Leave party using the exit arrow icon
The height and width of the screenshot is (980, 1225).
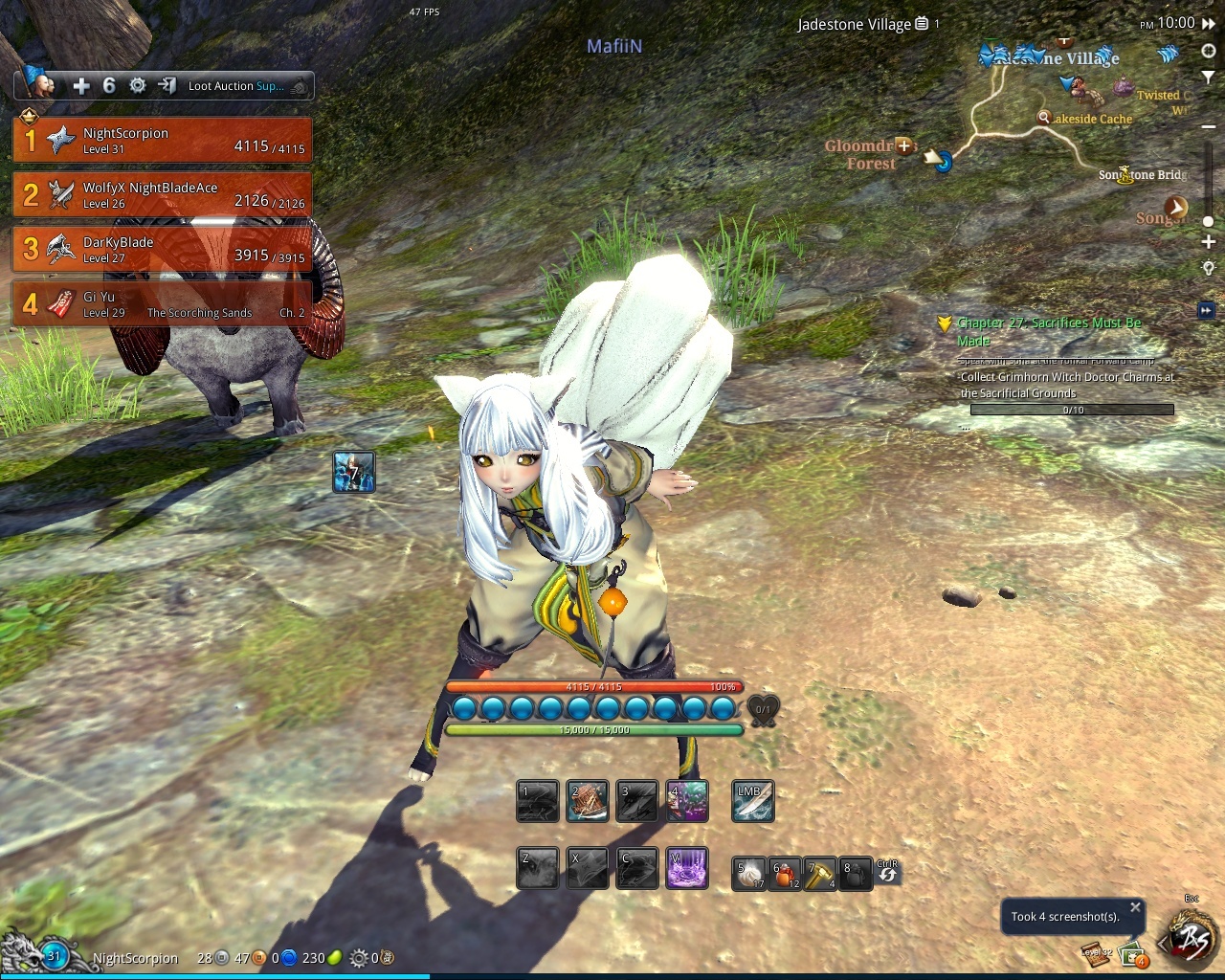coord(167,86)
